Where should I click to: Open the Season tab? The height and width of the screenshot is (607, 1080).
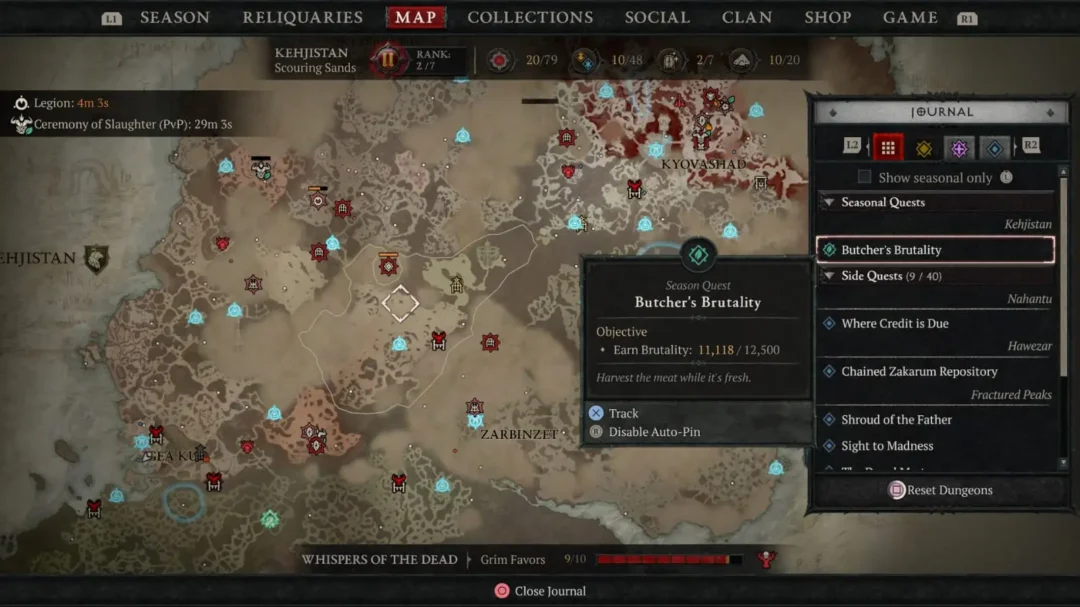[x=174, y=17]
